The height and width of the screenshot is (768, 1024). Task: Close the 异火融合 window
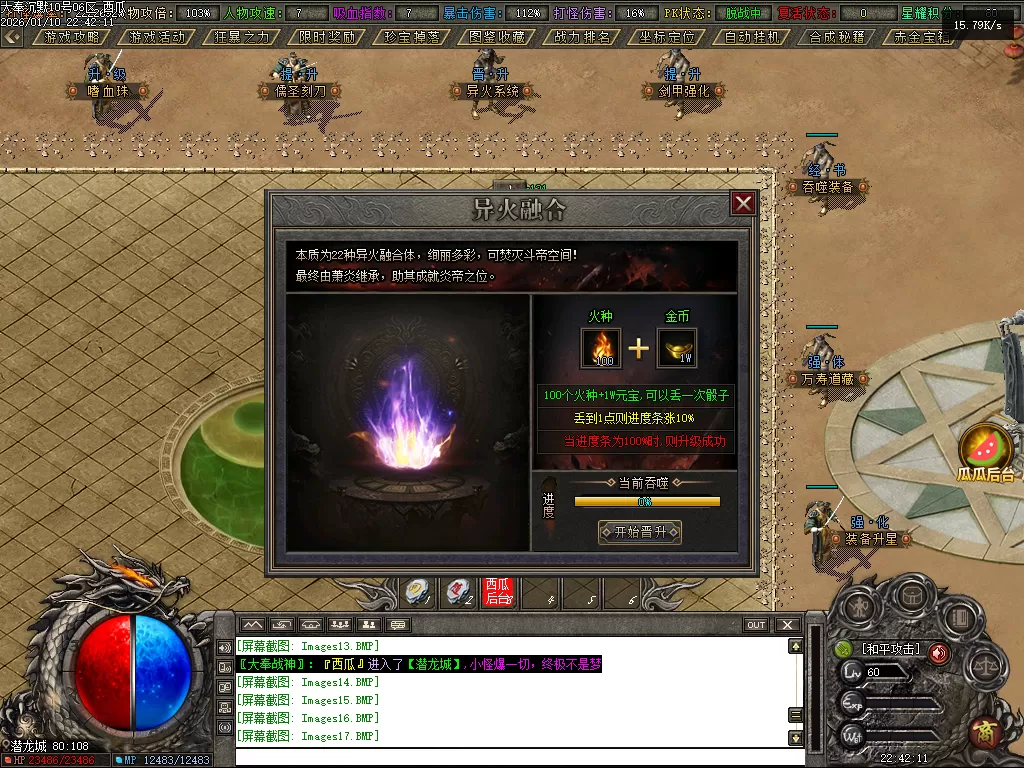tap(743, 204)
